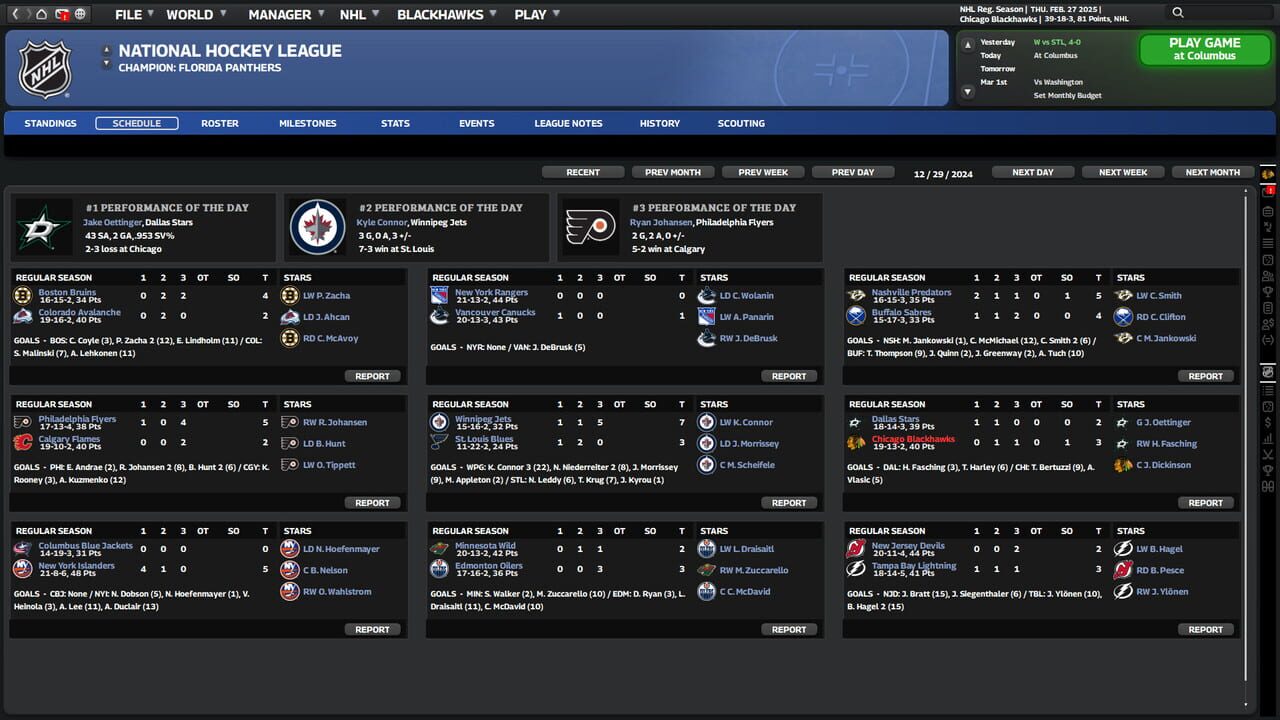Viewport: 1280px width, 720px height.
Task: Open the PLAY dropdown
Action: pos(530,14)
